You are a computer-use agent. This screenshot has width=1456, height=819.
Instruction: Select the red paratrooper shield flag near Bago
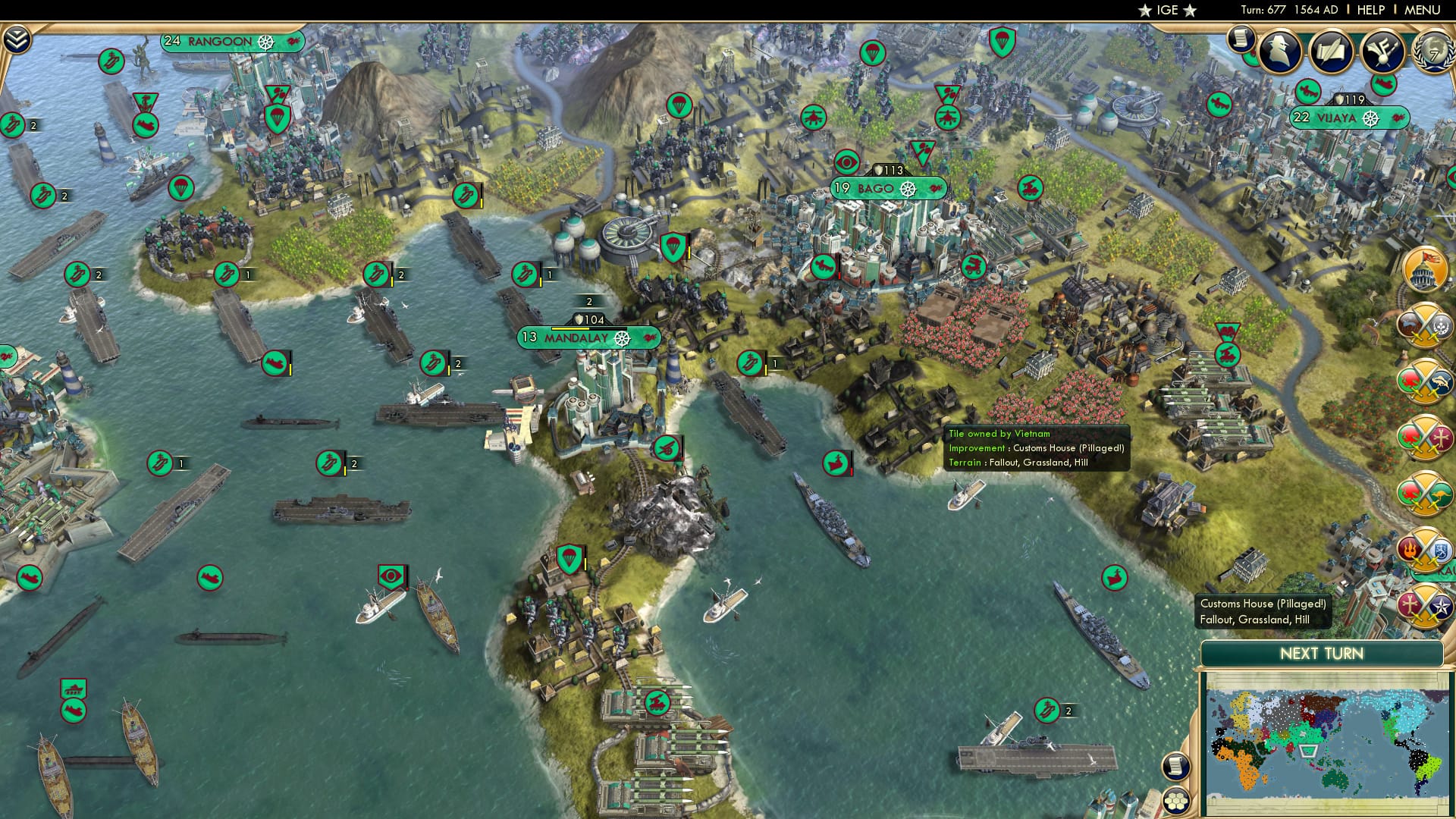pyautogui.click(x=673, y=246)
